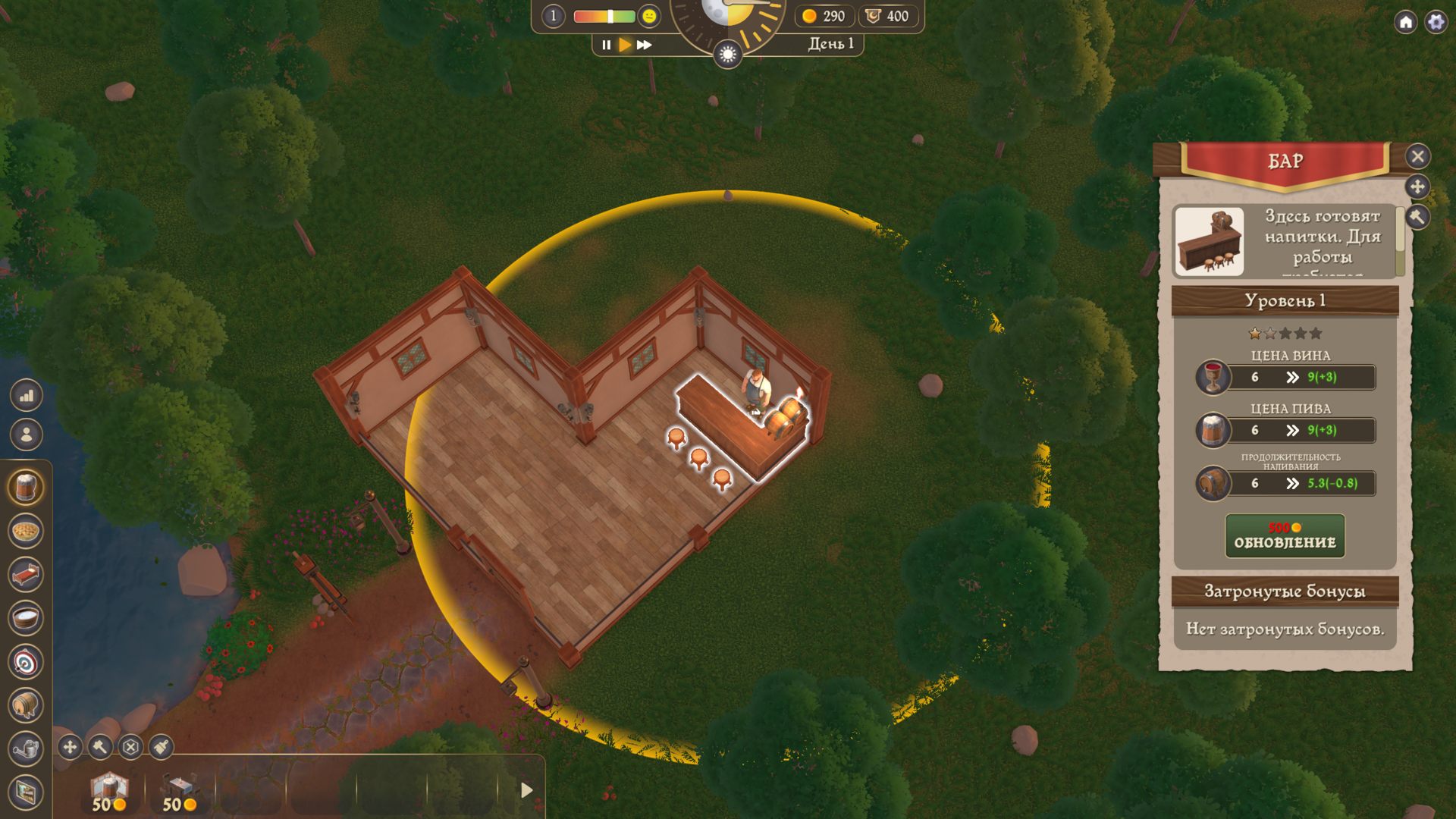Choose the pie food build category

click(26, 531)
